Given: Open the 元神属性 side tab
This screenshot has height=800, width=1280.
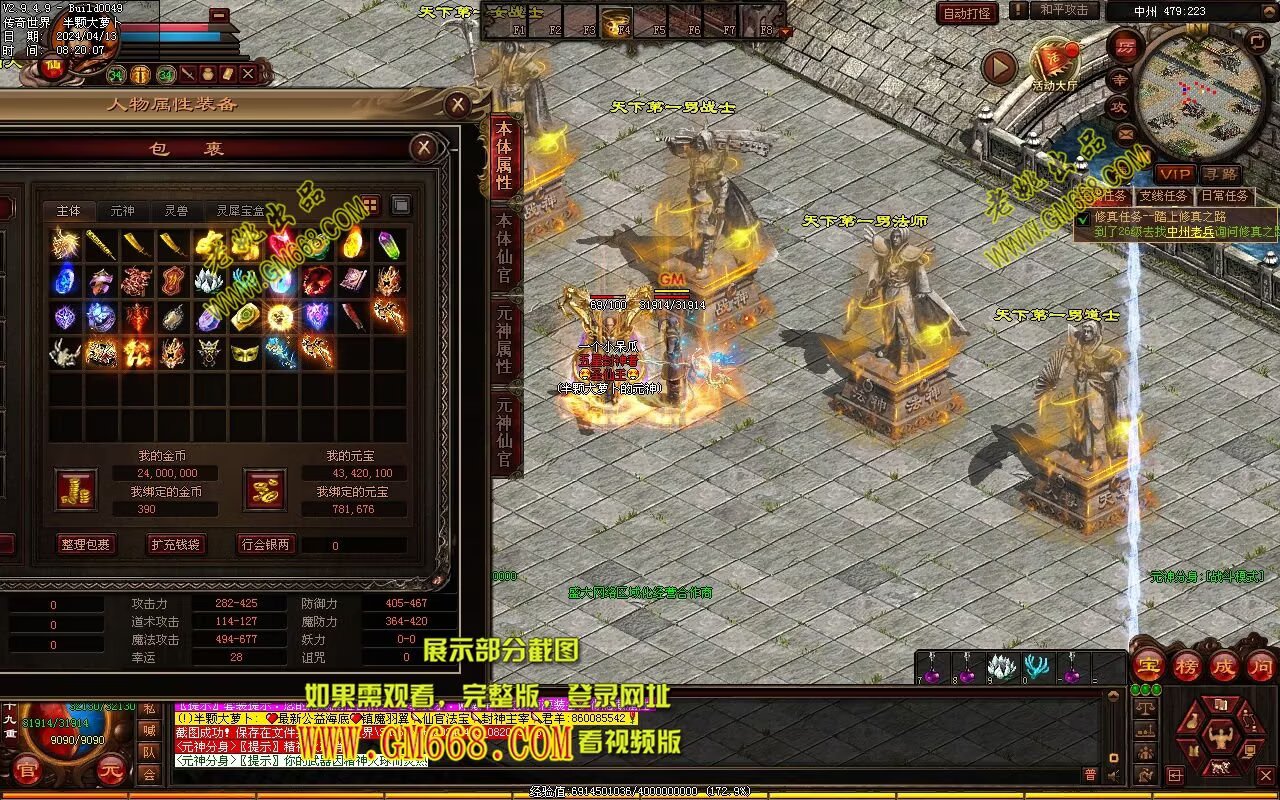Looking at the screenshot, I should tap(504, 340).
